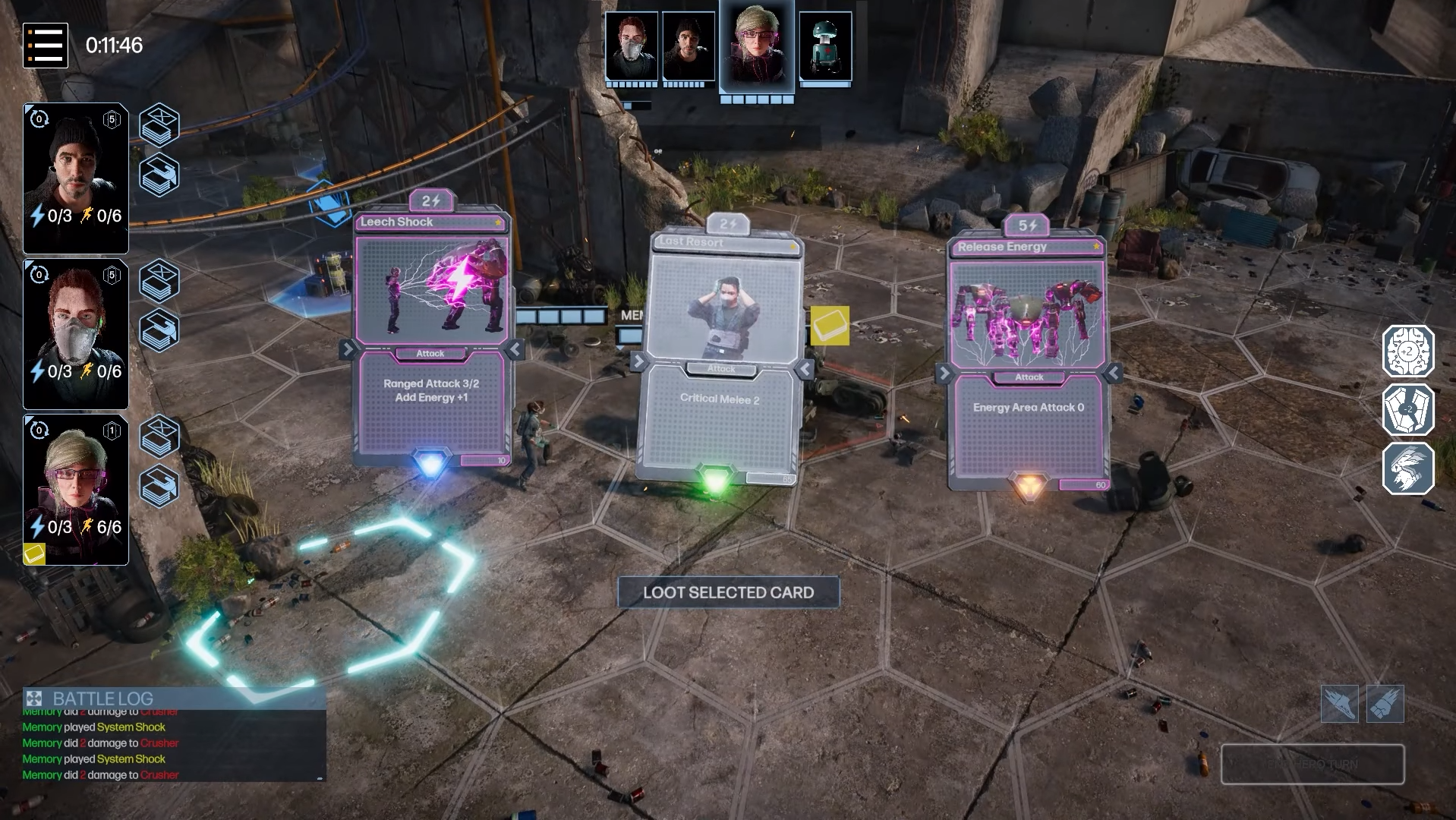Activate the shield -2 ability icon
Viewport: 1456px width, 820px height.
[x=1407, y=410]
